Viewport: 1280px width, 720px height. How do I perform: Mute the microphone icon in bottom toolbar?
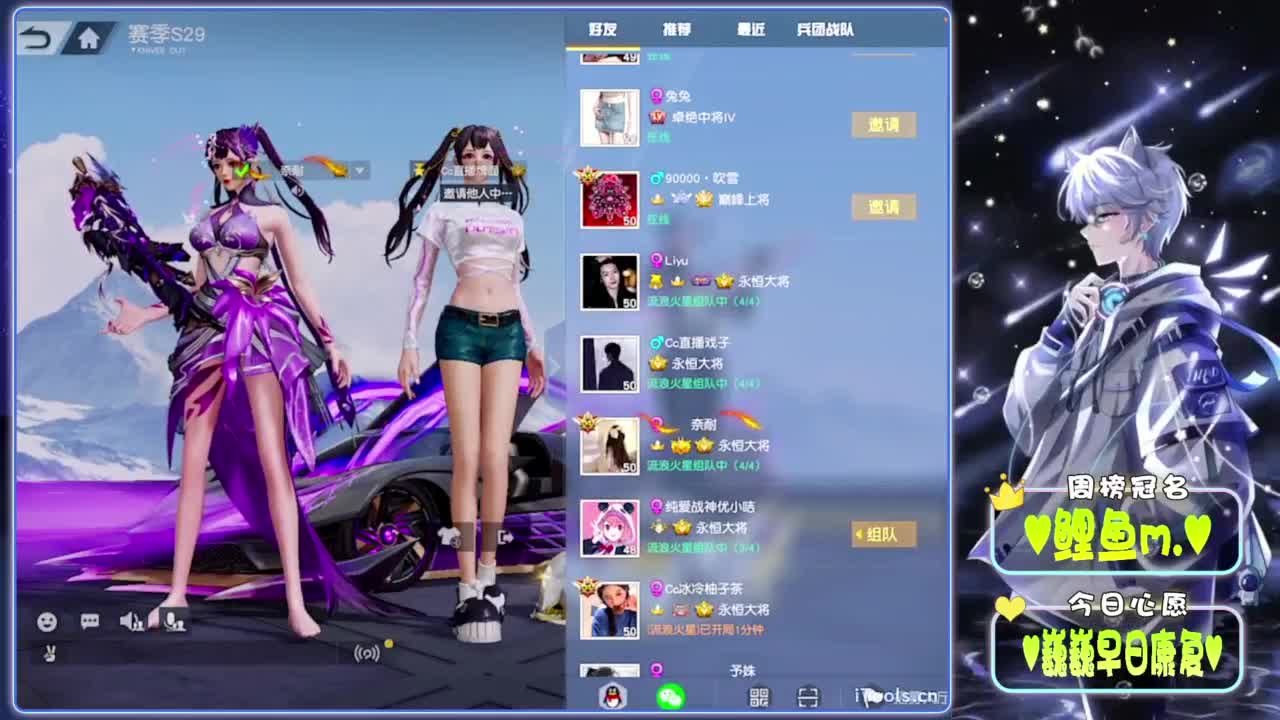172,622
